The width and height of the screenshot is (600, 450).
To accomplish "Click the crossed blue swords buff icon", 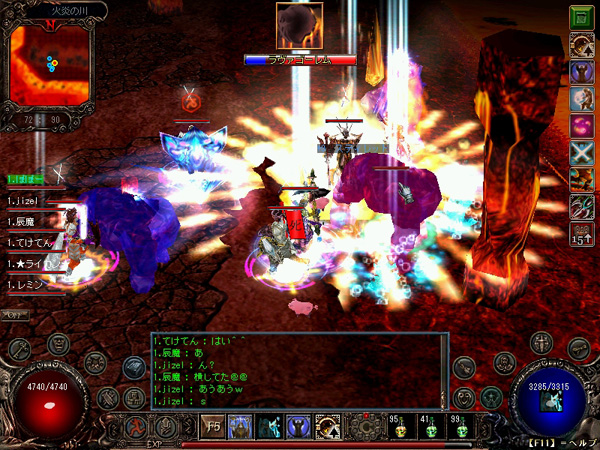I will click(x=581, y=153).
